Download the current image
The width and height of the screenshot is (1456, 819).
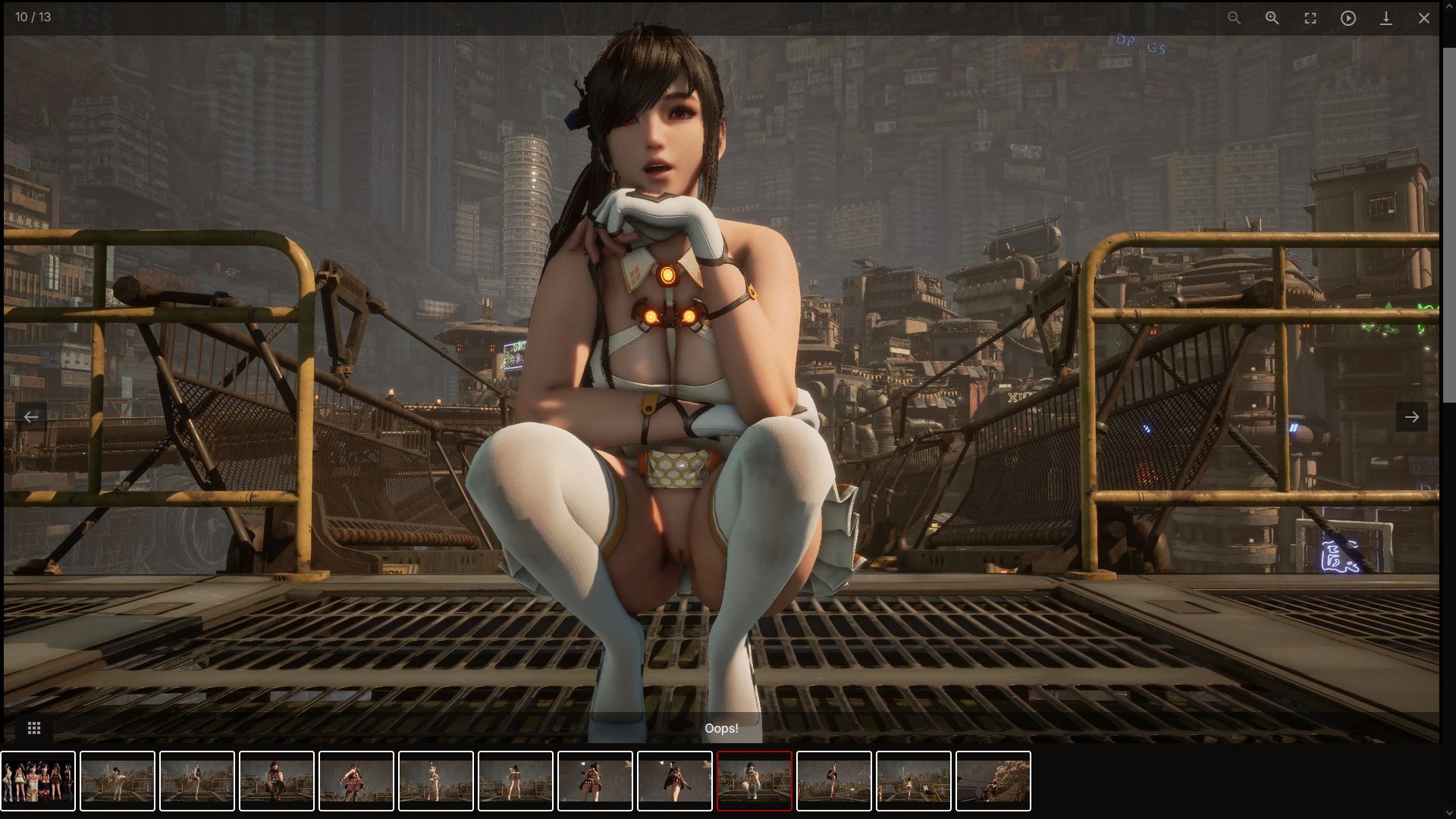point(1385,18)
